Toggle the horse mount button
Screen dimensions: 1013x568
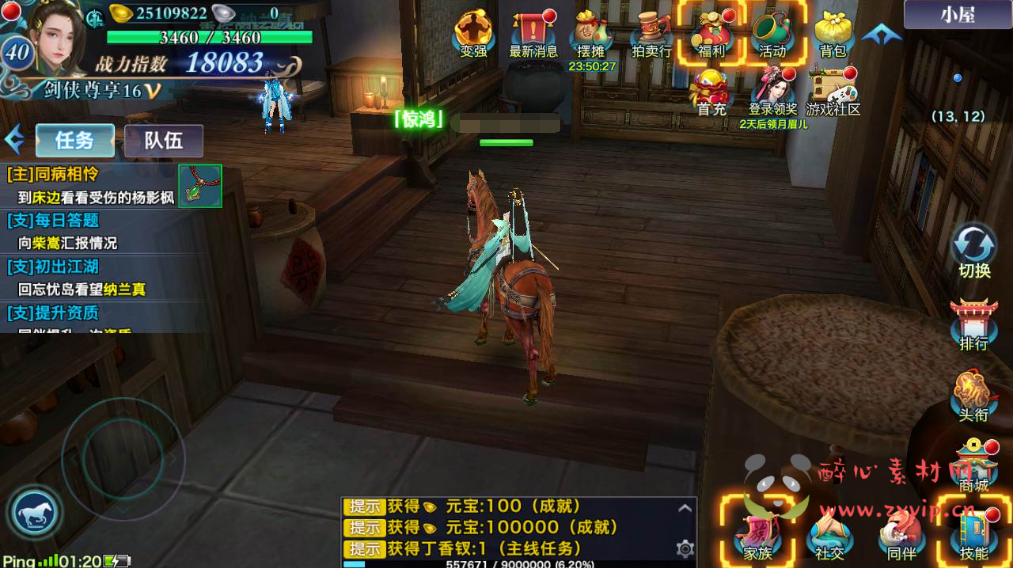(x=36, y=514)
